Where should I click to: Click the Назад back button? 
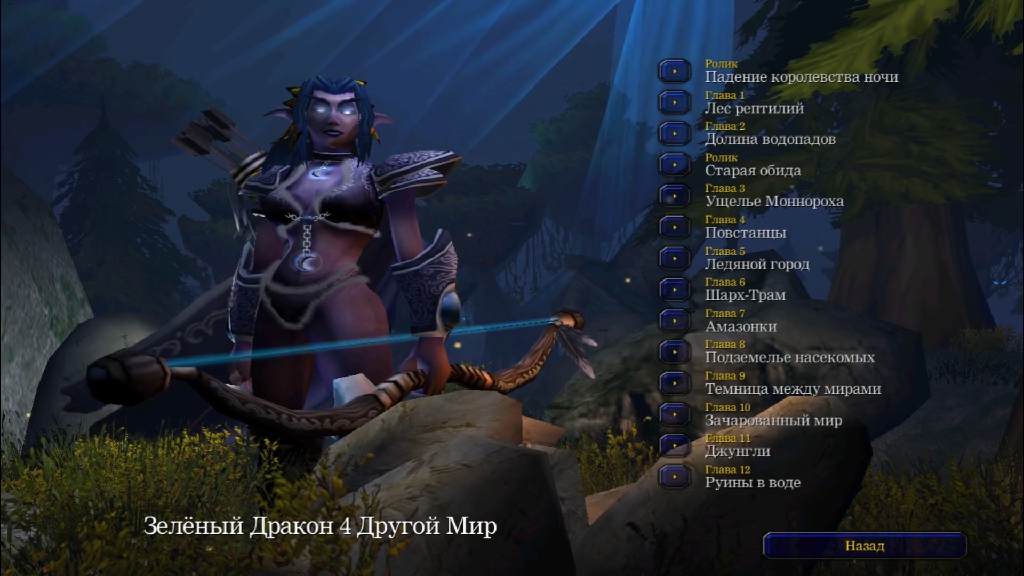865,546
